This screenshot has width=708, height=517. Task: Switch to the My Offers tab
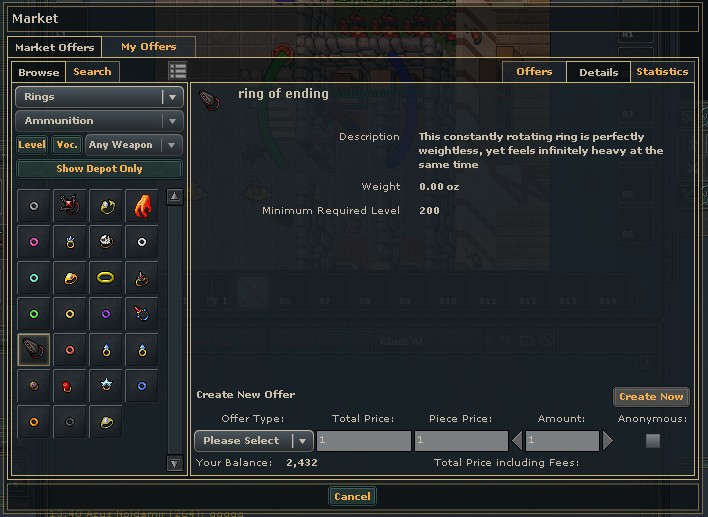[148, 47]
